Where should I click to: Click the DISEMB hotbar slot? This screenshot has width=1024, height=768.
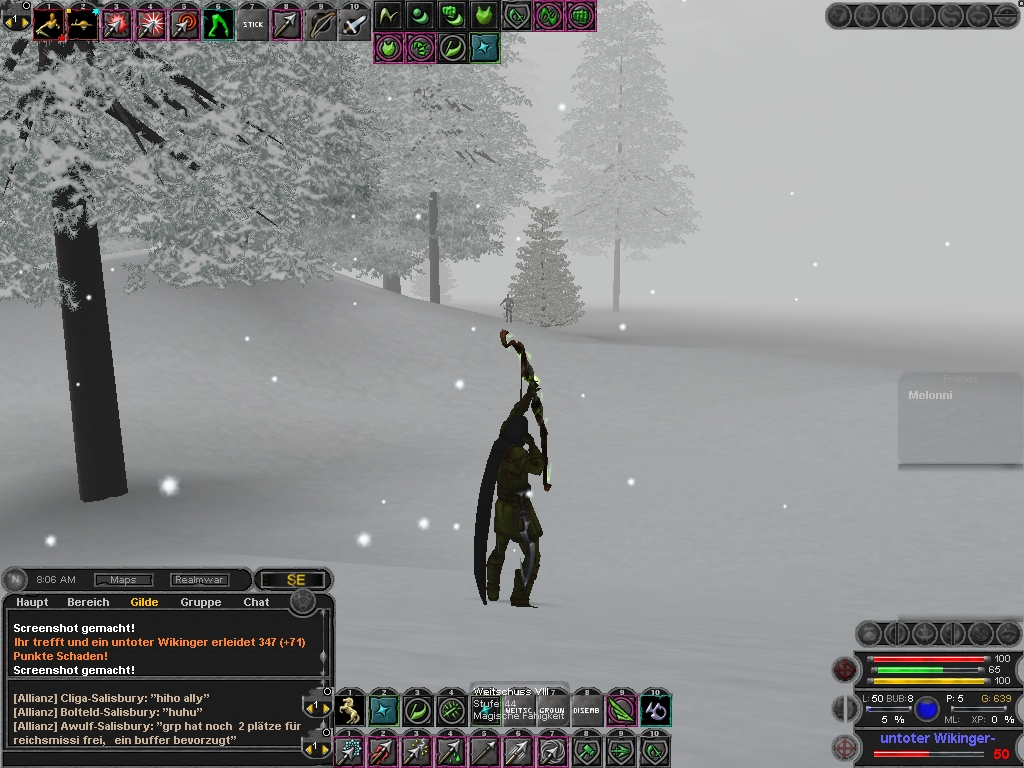tap(587, 710)
